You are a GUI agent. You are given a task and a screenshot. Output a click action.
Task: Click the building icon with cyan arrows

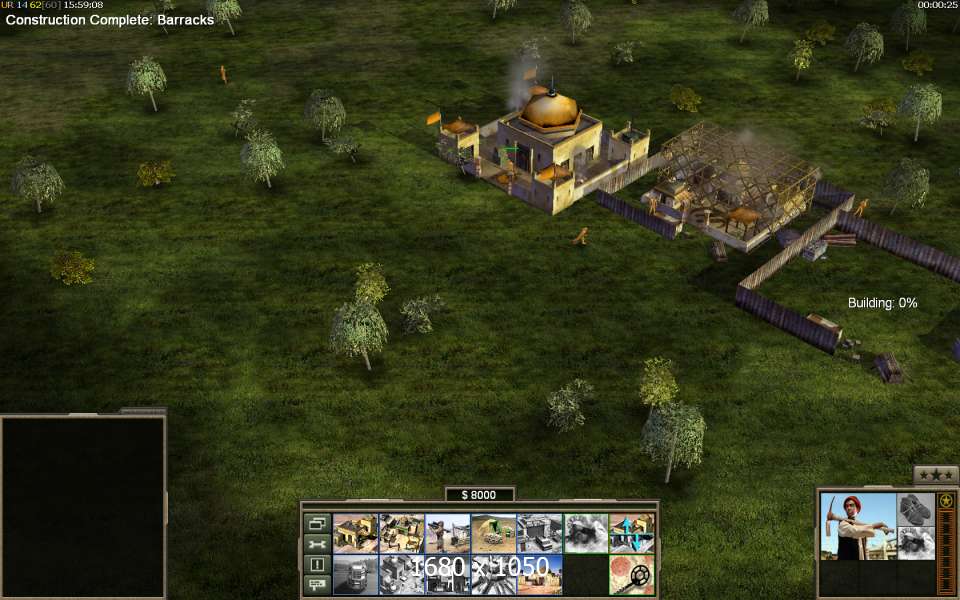coord(632,533)
